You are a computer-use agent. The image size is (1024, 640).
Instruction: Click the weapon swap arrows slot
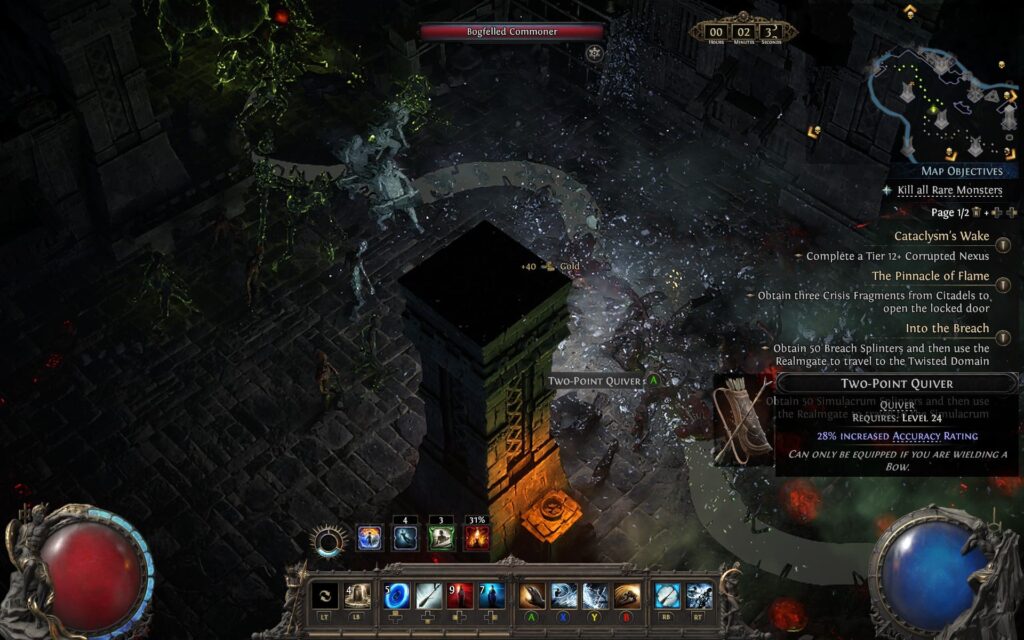(x=325, y=596)
